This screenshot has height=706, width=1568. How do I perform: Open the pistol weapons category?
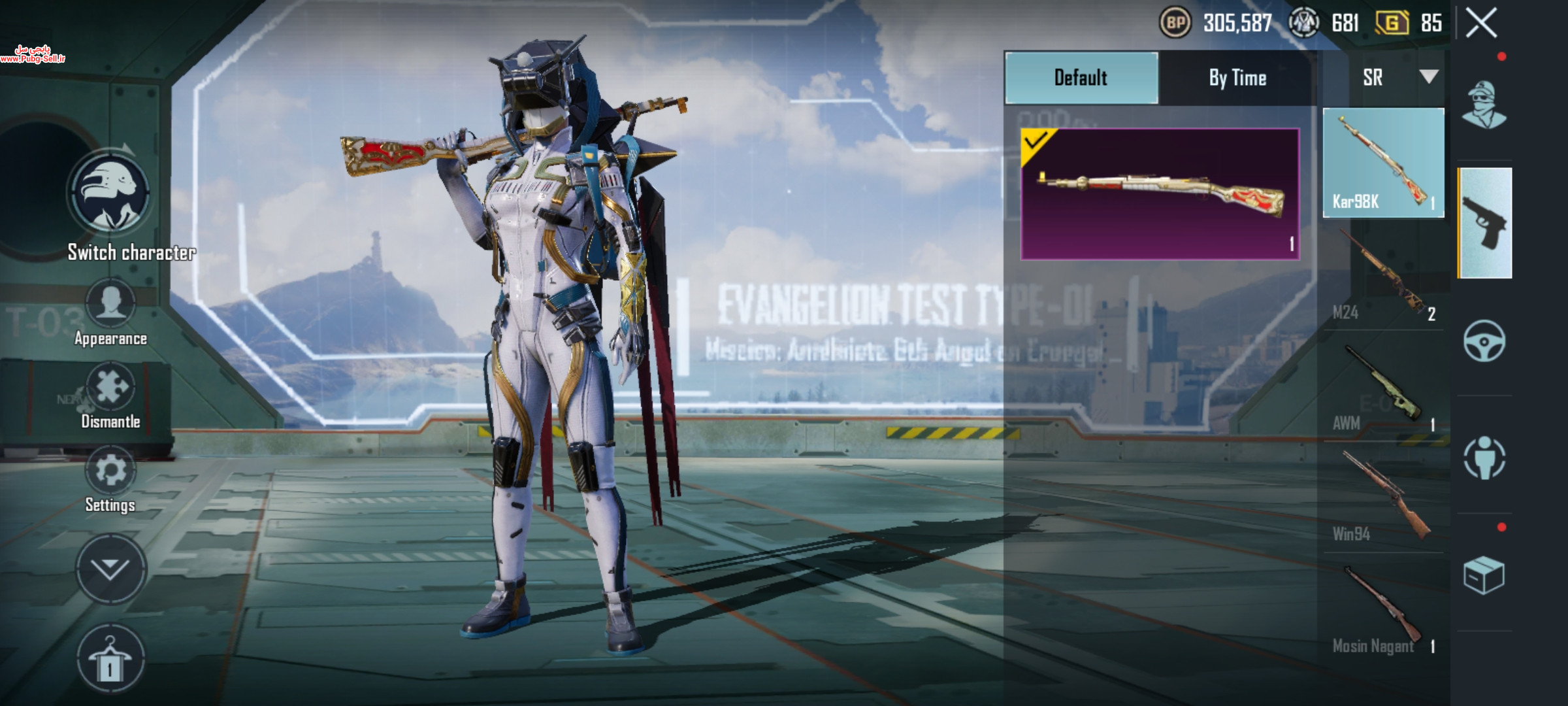tap(1485, 223)
